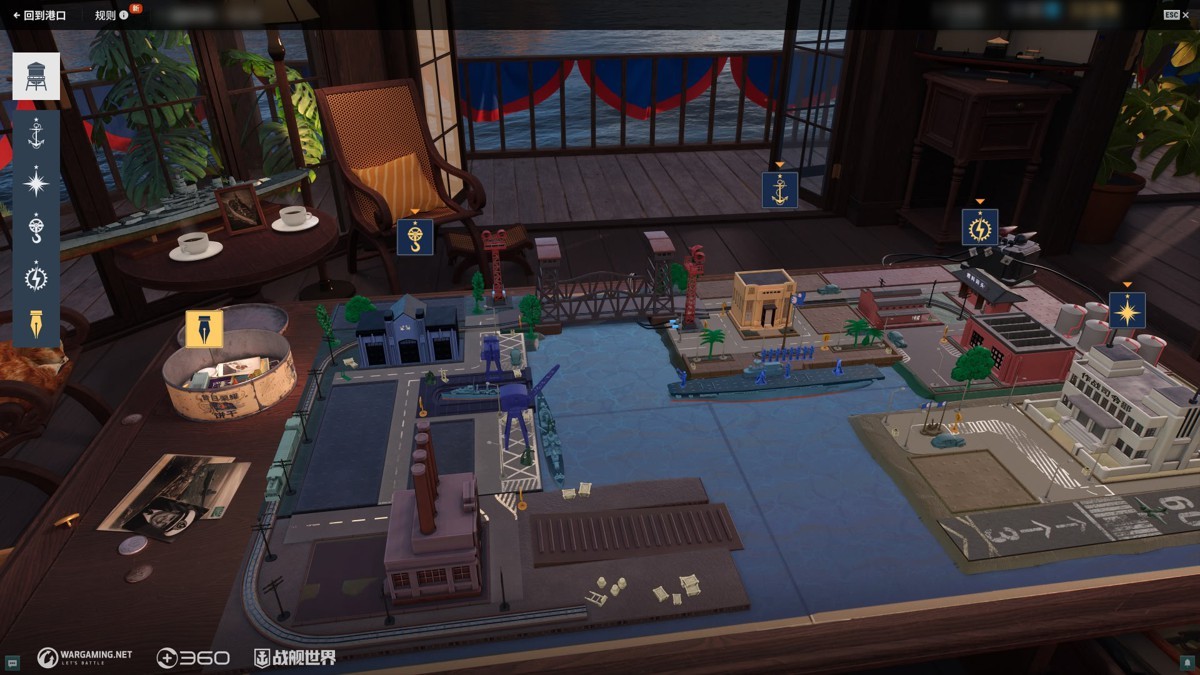
Task: Open the chat icon in bottom corner
Action: [11, 663]
